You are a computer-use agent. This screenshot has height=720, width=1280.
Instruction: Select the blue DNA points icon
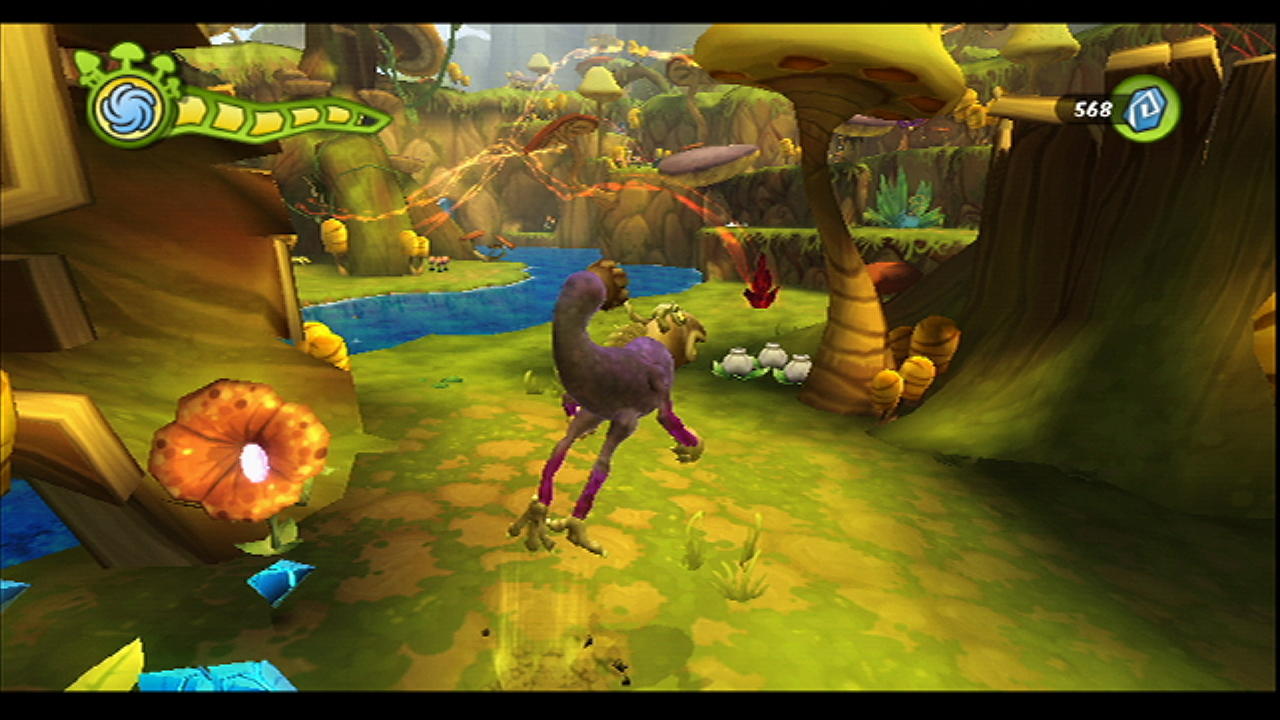click(x=1143, y=108)
